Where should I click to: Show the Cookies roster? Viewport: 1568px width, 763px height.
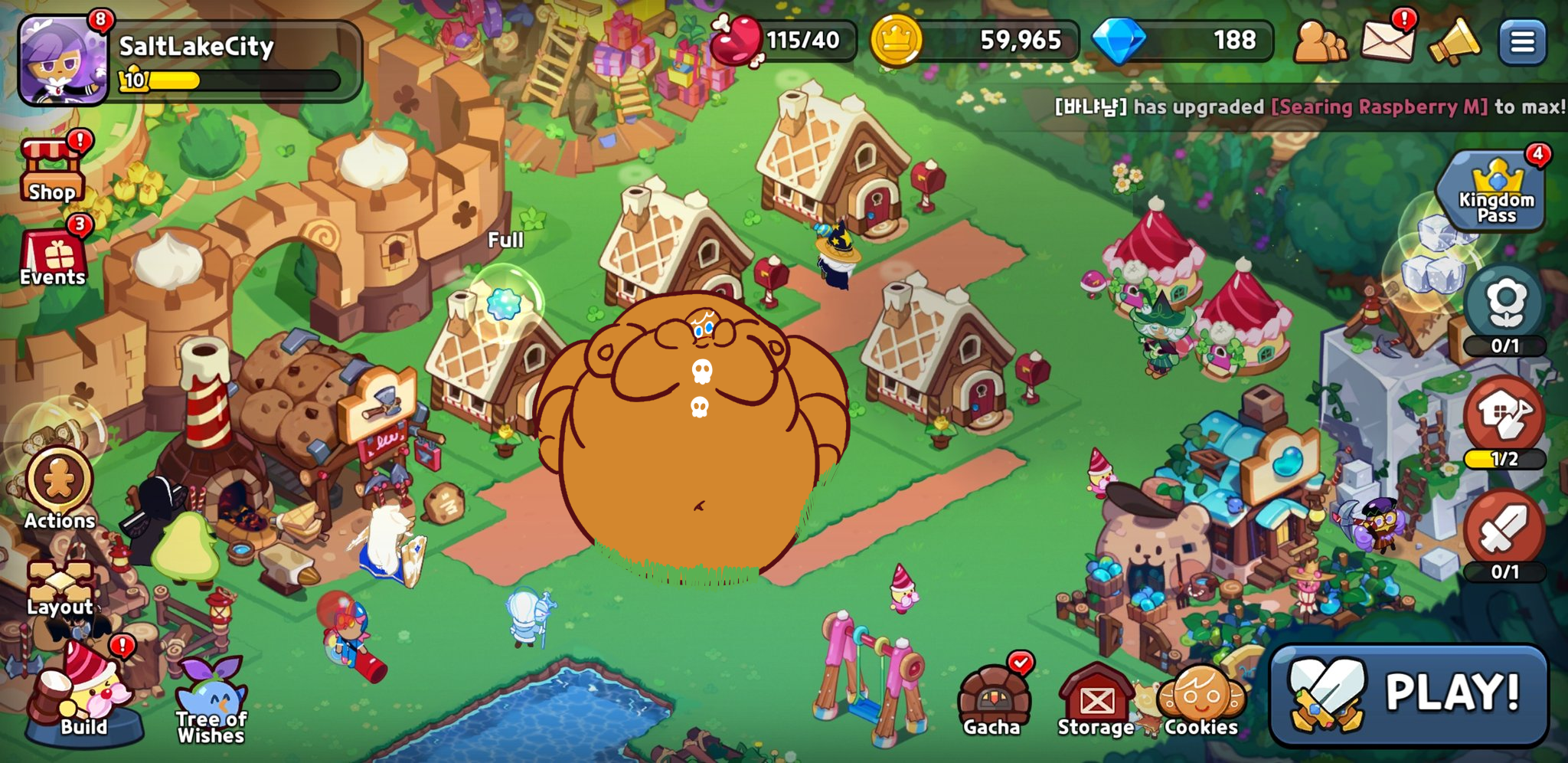coord(1200,699)
